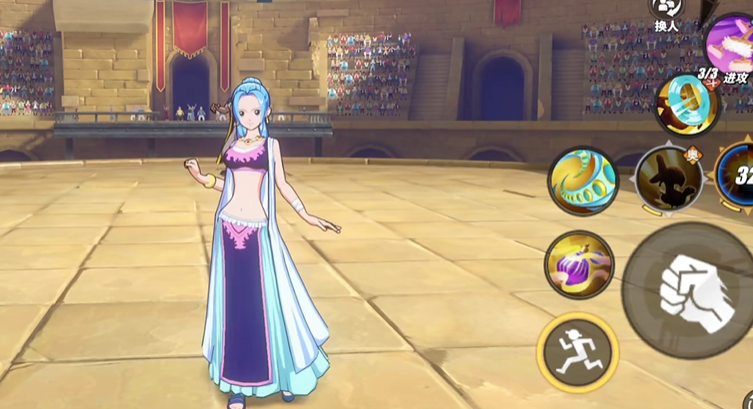The height and width of the screenshot is (409, 753).
Task: Trigger the teal swirl skill
Action: pos(582,182)
